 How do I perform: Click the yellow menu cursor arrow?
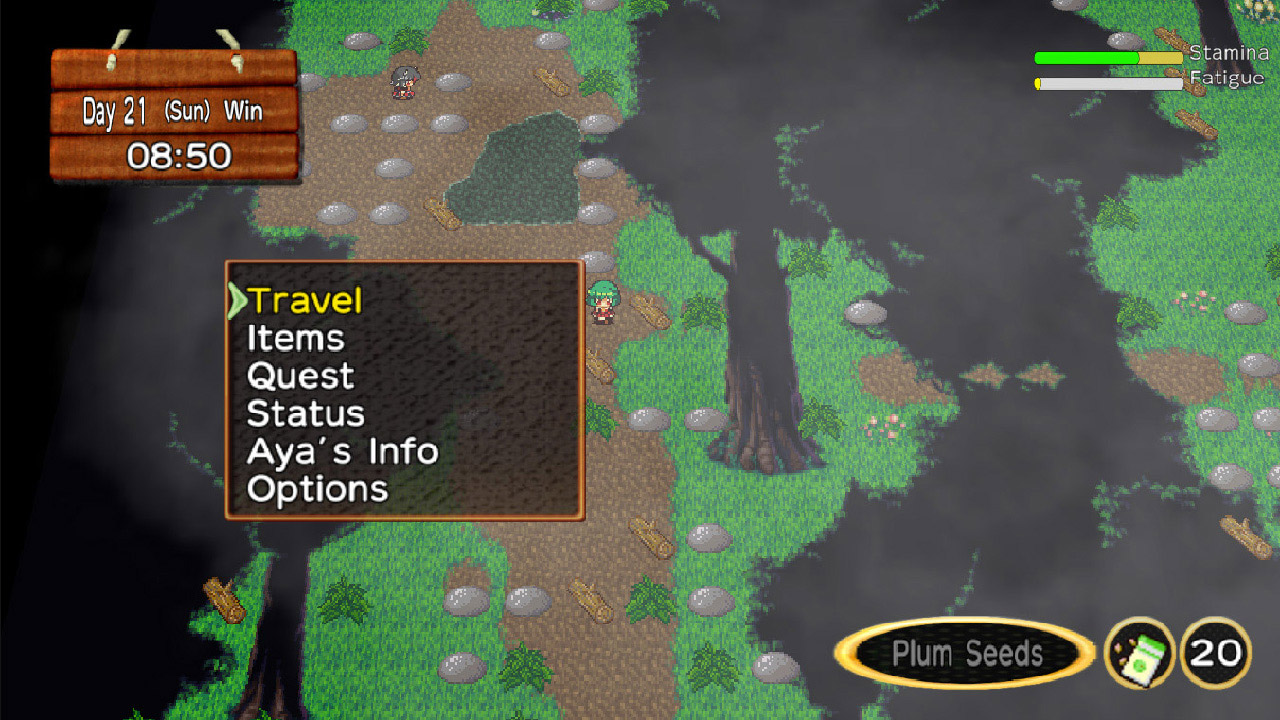[239, 299]
